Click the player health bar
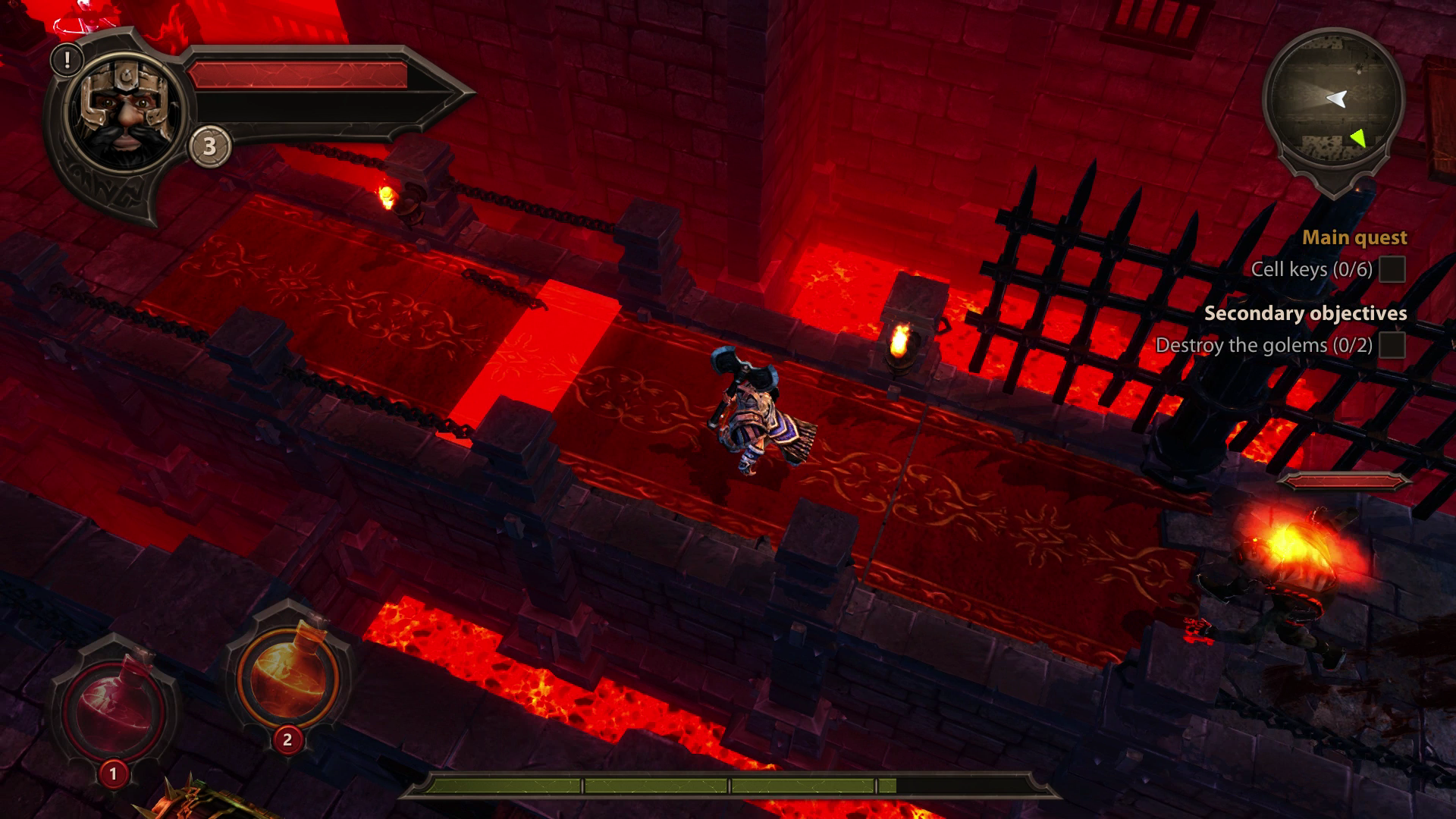1456x819 pixels. (x=303, y=76)
